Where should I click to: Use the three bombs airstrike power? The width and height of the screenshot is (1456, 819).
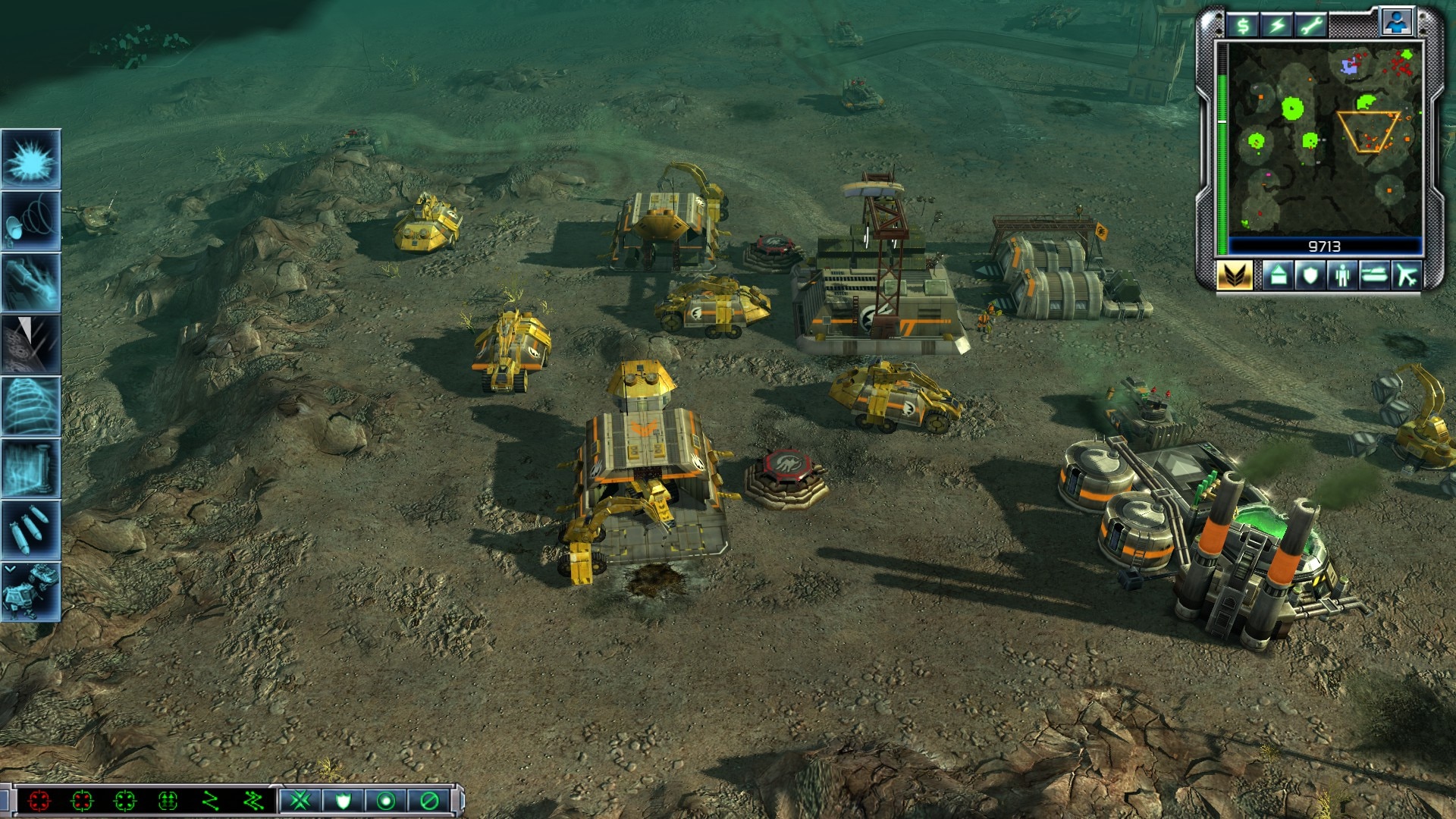(x=31, y=530)
